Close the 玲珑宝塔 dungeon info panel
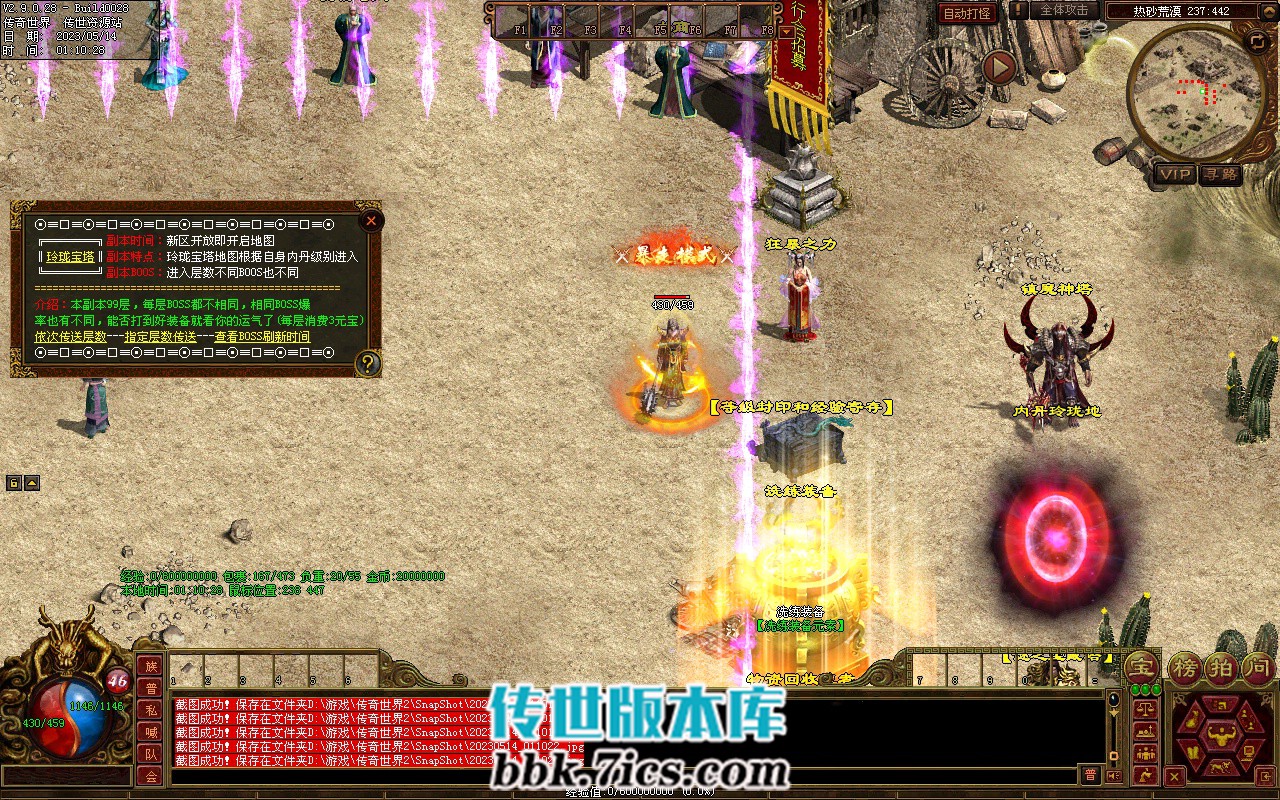1280x800 pixels. (371, 220)
